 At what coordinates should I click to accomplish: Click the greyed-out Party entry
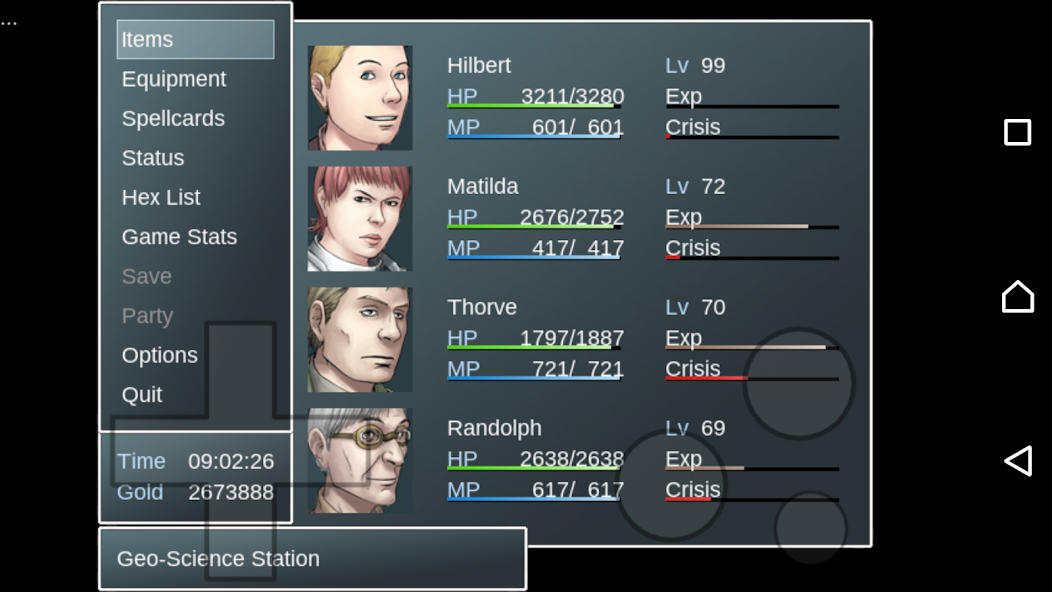pyautogui.click(x=147, y=316)
